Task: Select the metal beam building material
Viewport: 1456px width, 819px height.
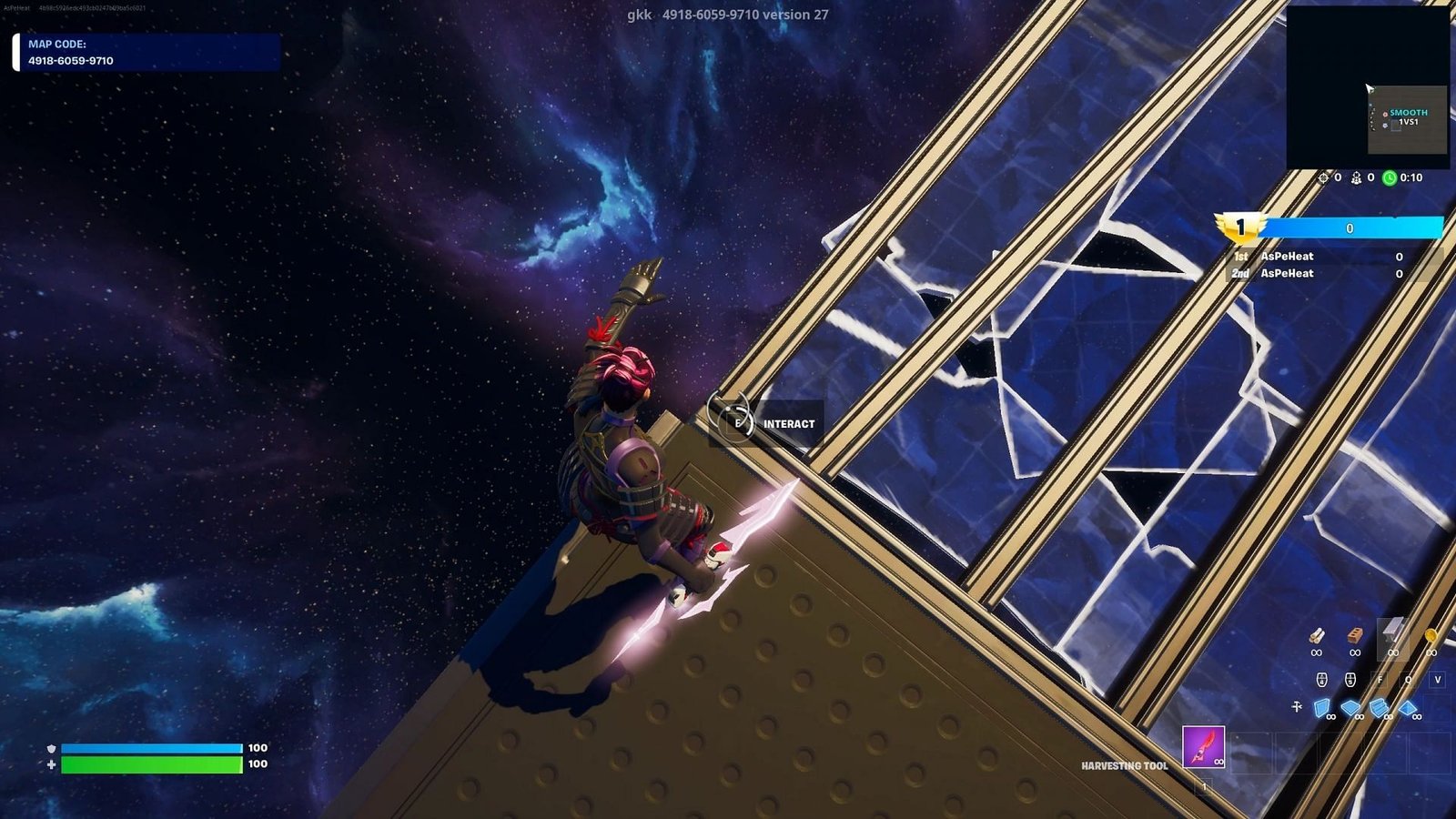Action: coord(1392,632)
